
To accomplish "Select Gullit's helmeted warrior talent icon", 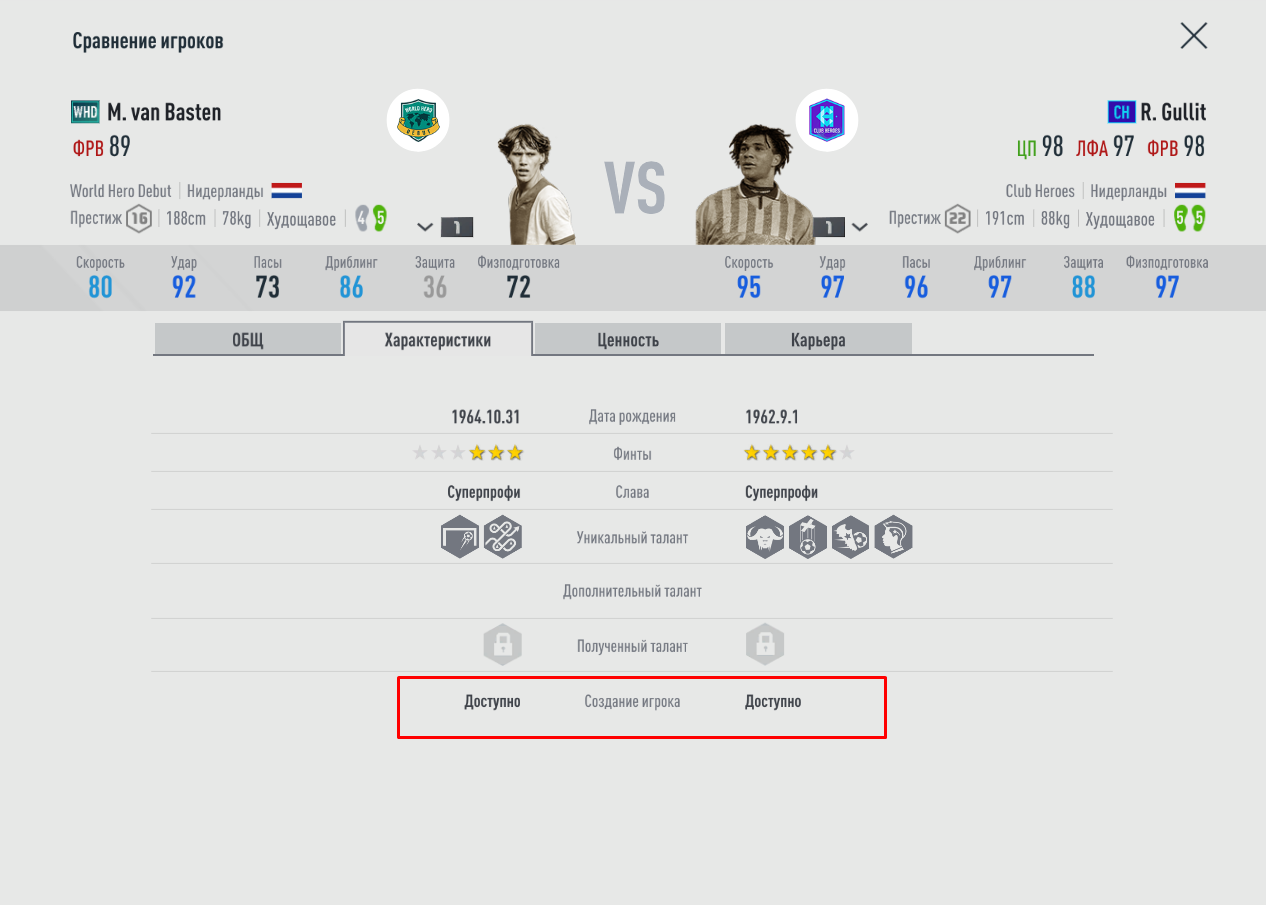I will point(893,538).
